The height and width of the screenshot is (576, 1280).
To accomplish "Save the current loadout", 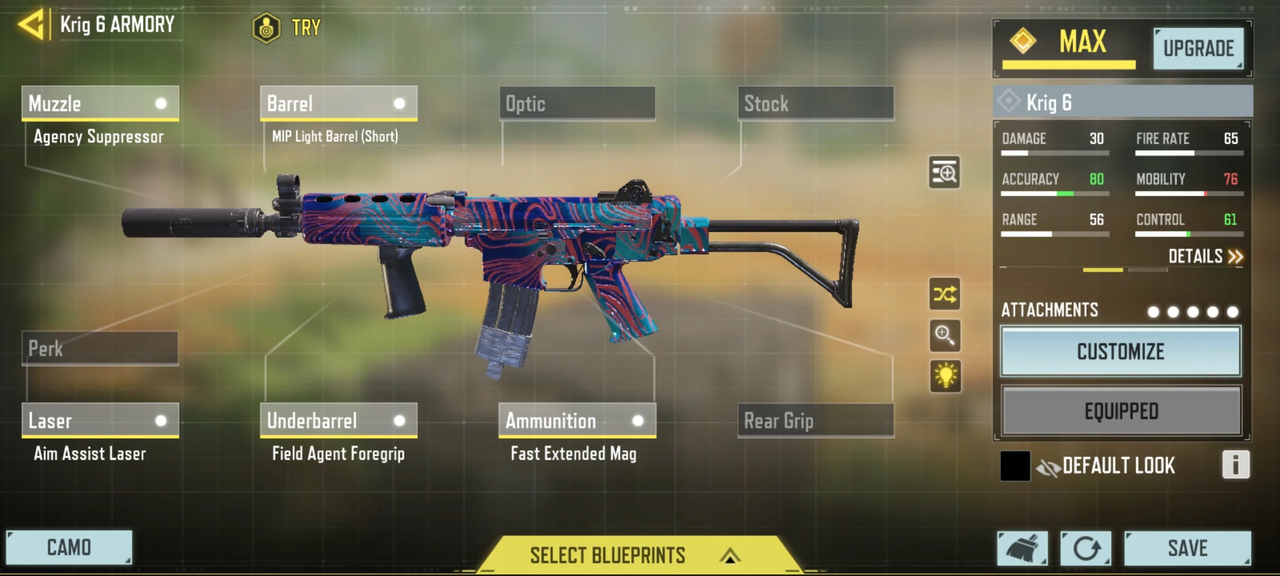I will coord(1187,548).
